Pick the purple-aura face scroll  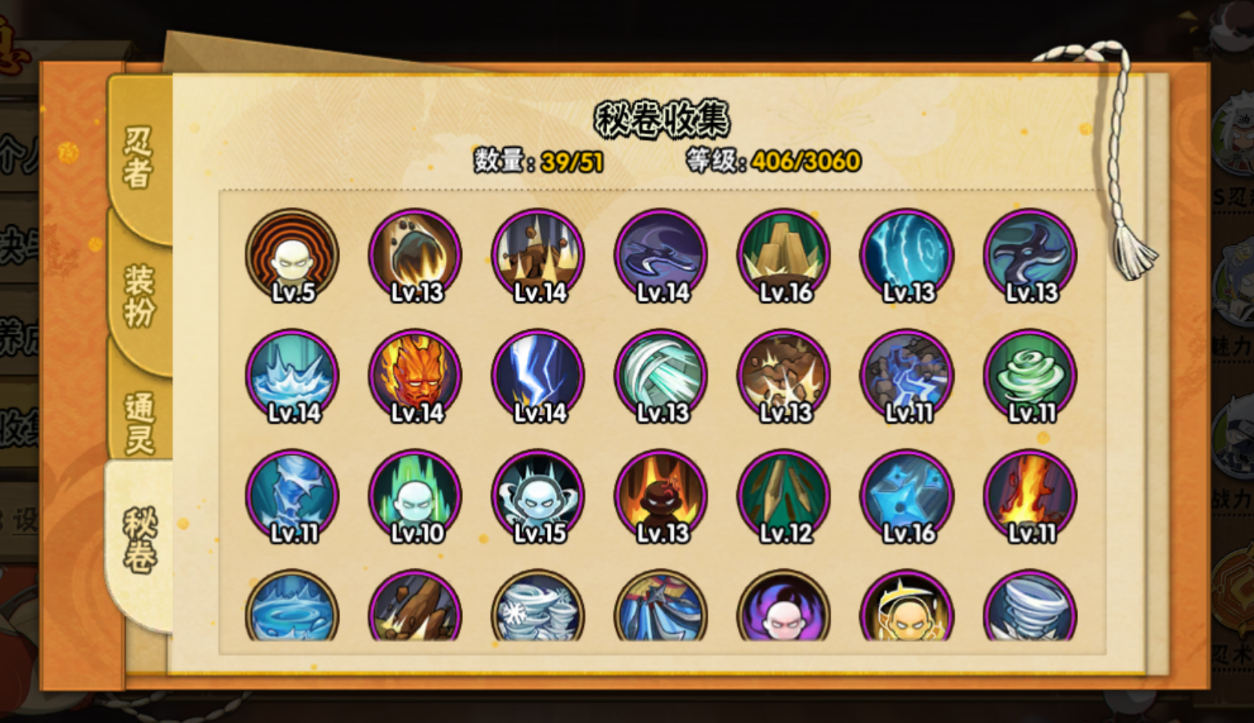click(785, 607)
